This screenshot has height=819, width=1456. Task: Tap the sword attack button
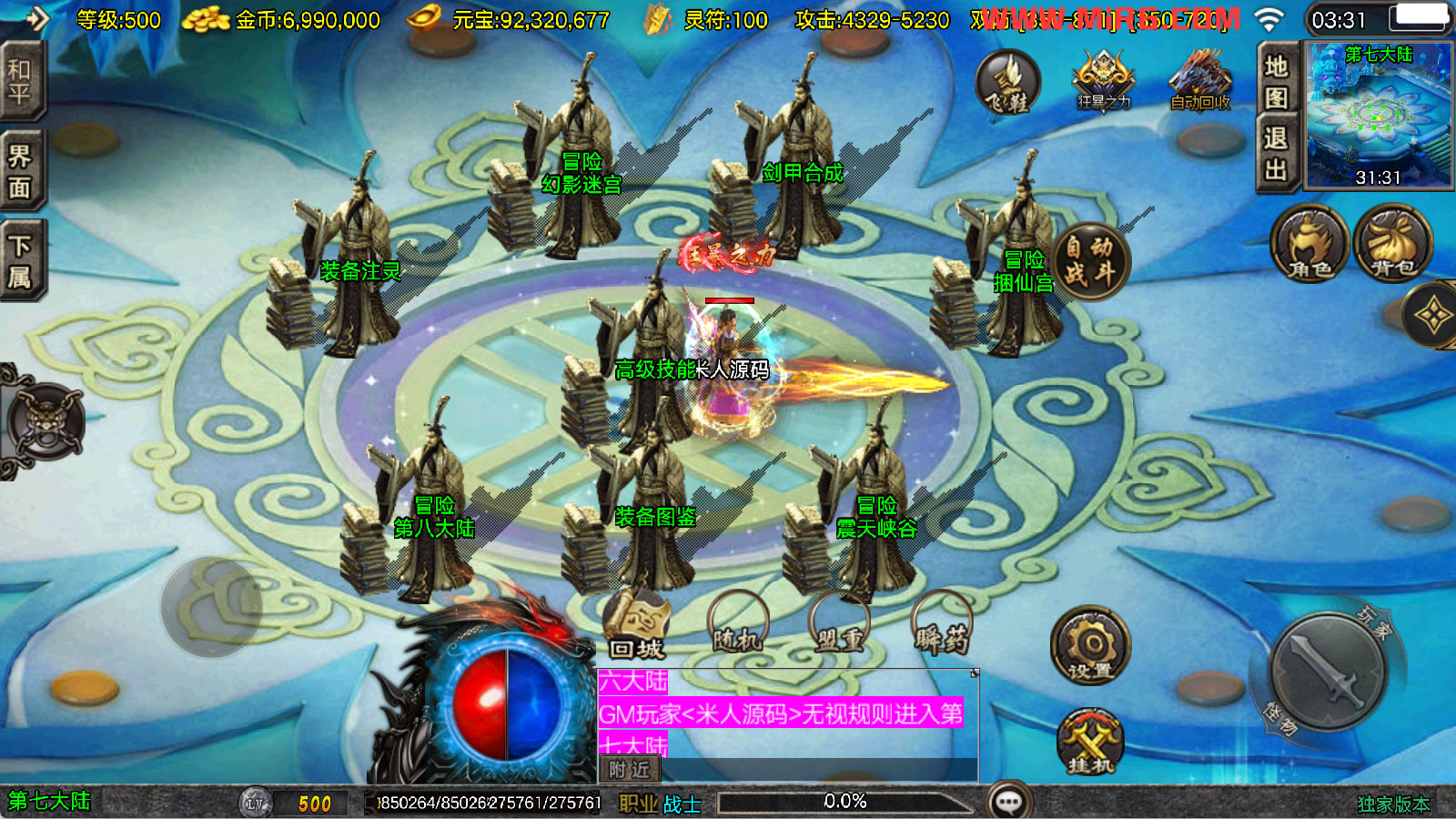pyautogui.click(x=1329, y=672)
